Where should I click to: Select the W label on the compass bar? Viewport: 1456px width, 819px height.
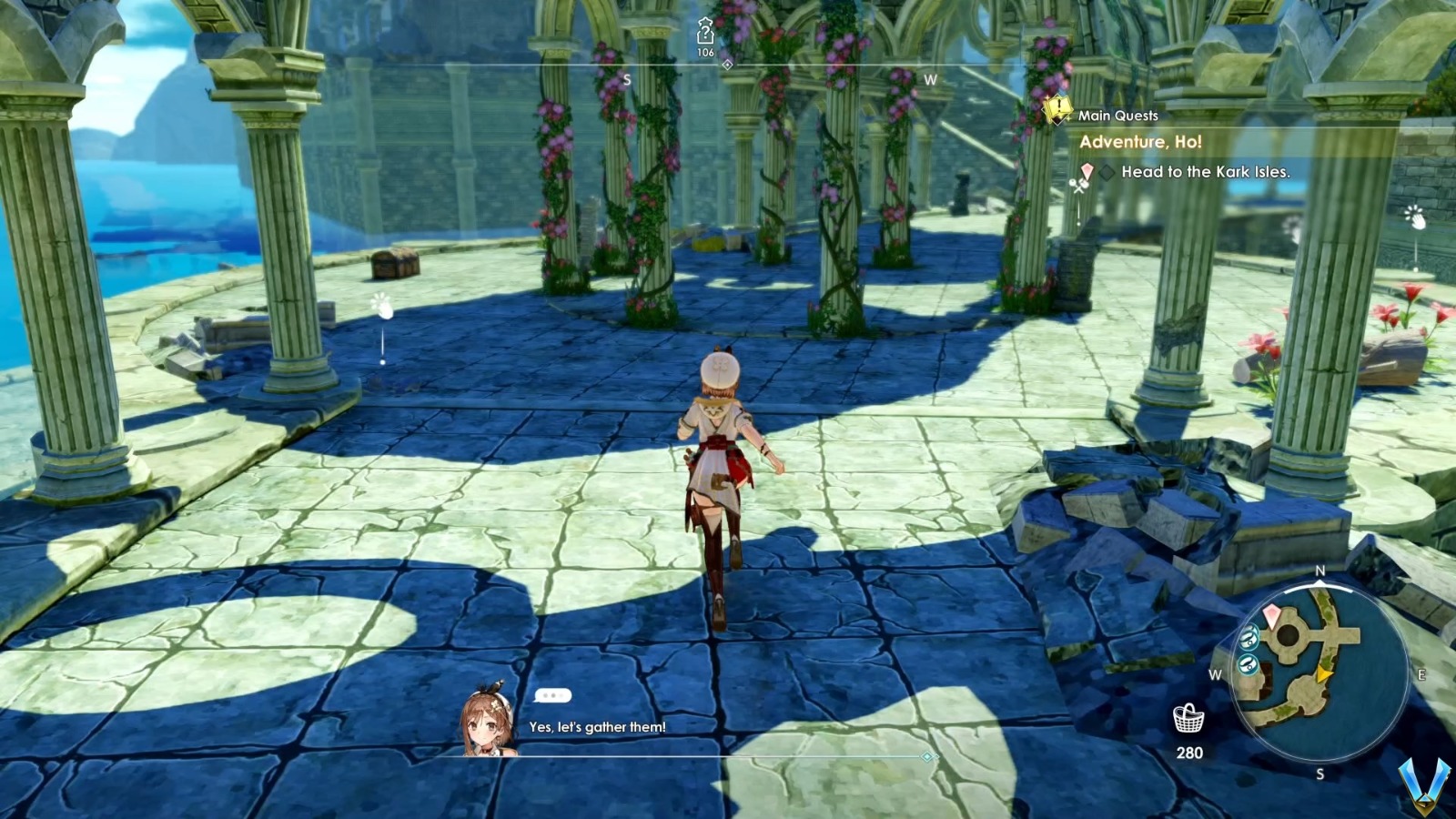tap(930, 79)
